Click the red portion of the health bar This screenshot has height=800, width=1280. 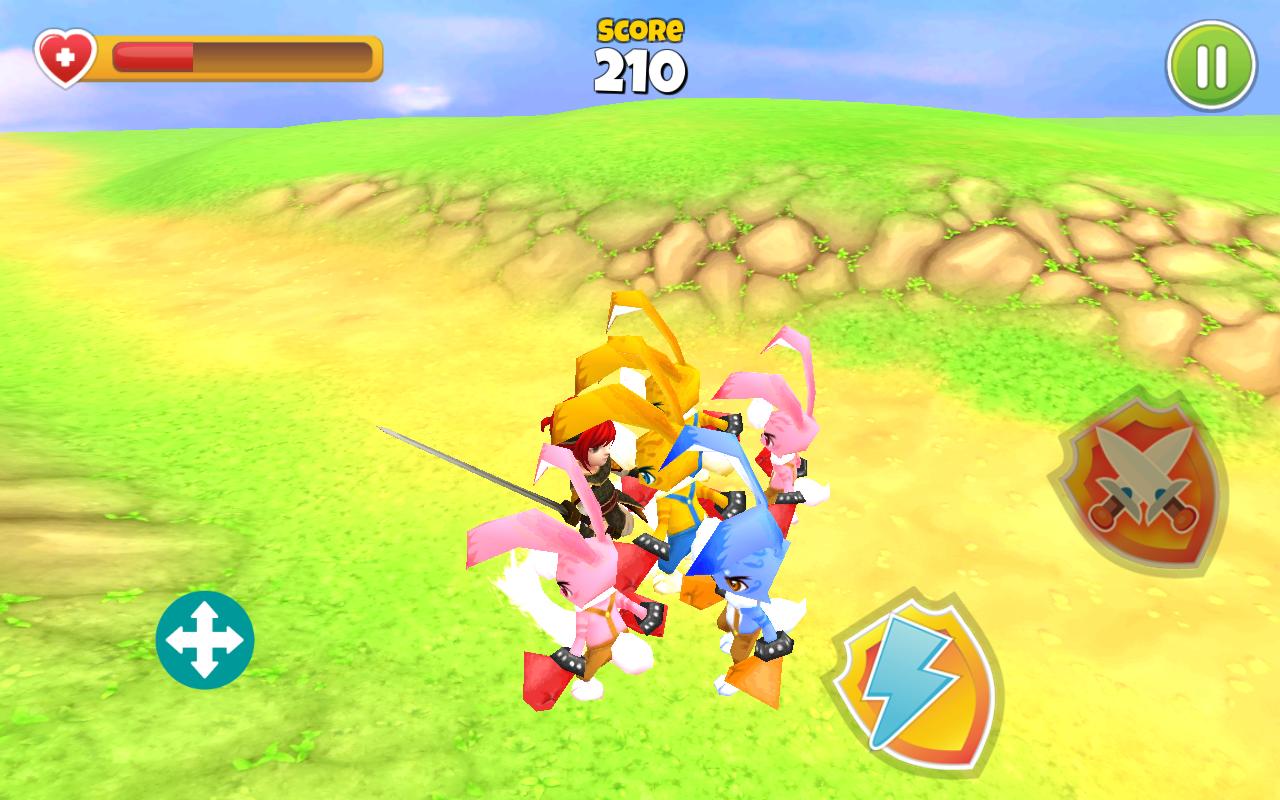tap(155, 55)
